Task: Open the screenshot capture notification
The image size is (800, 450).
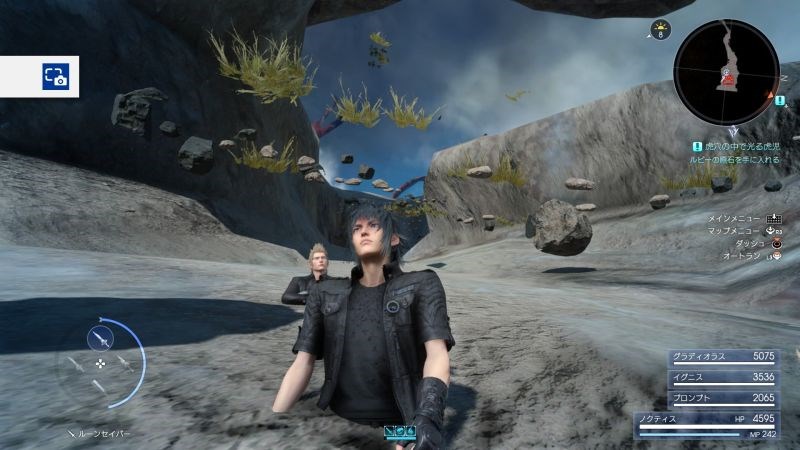Action: (54, 76)
